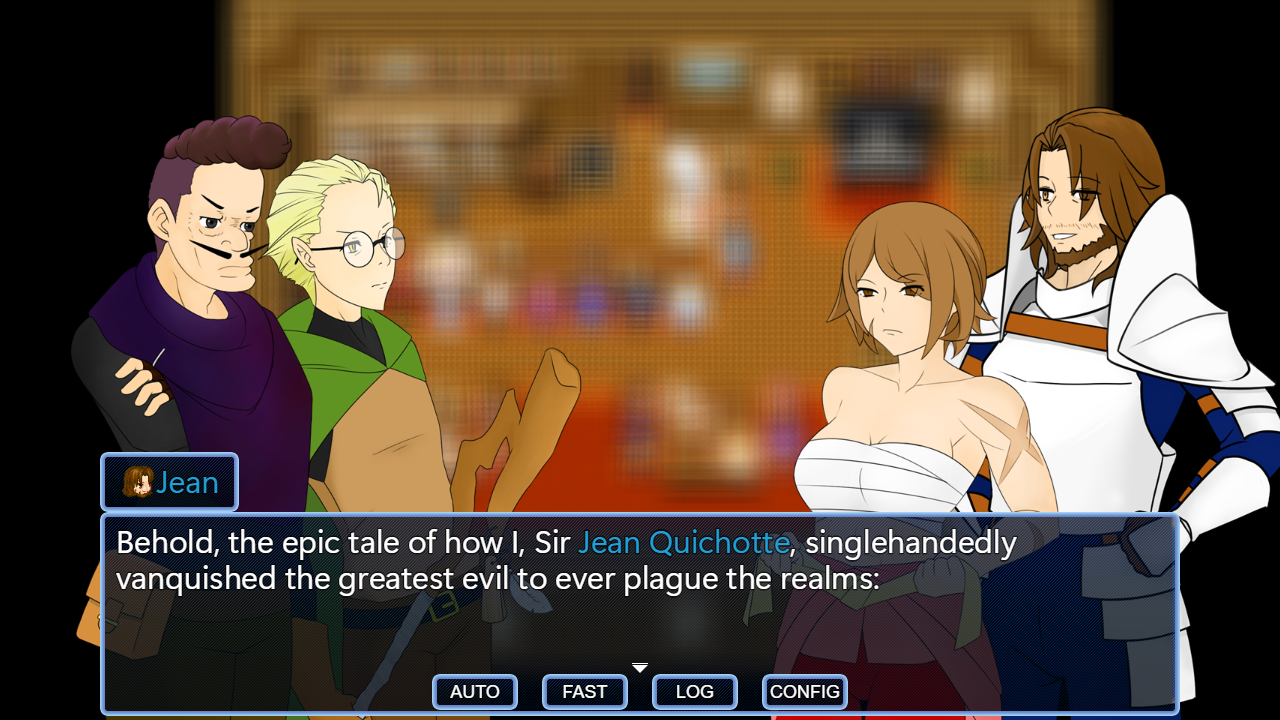Screen dimensions: 1280x720
Task: Enable AUTO dialogue advance
Action: coord(475,692)
